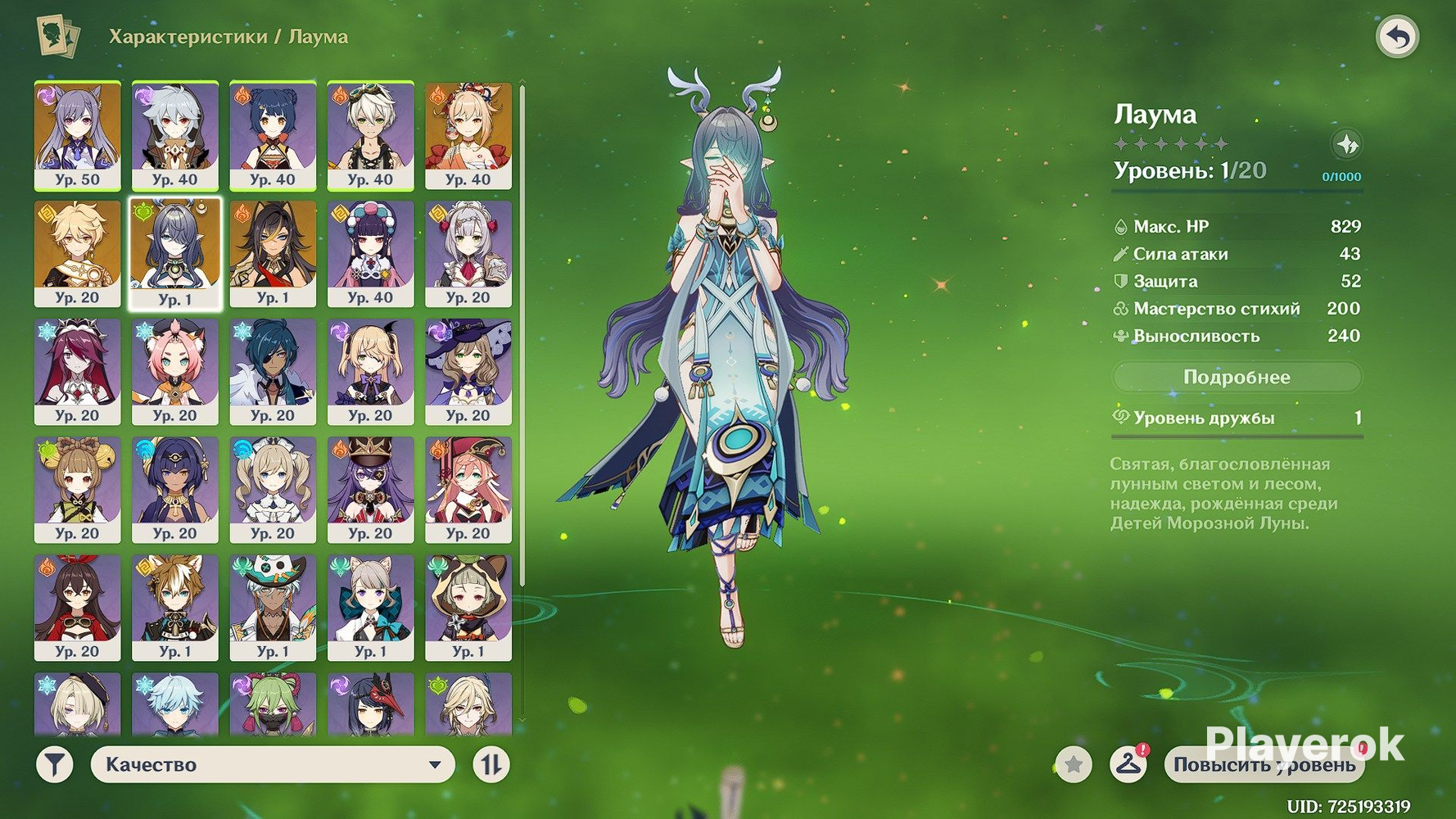Image resolution: width=1456 pixels, height=819 pixels.
Task: Click the sparkle icon beside Lauma's stars
Action: click(1346, 145)
